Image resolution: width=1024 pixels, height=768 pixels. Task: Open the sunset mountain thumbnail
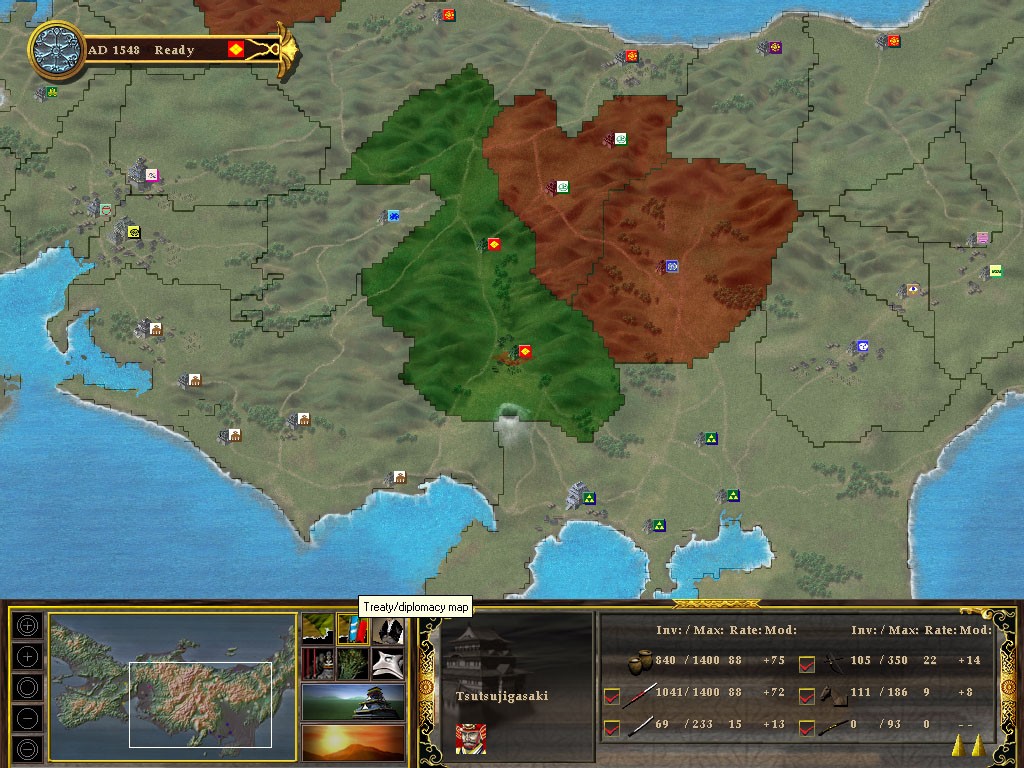(353, 741)
